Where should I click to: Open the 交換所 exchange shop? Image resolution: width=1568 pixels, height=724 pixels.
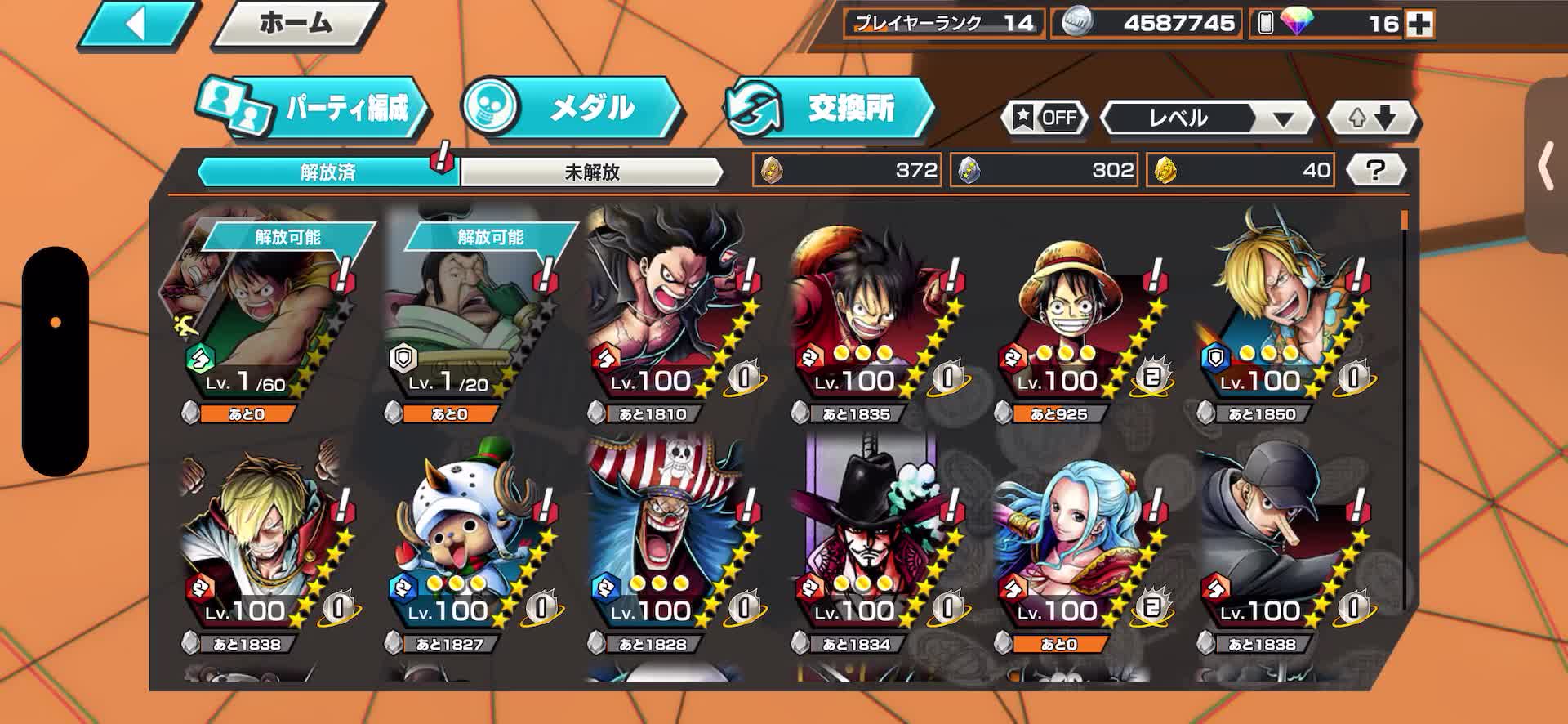coord(830,108)
